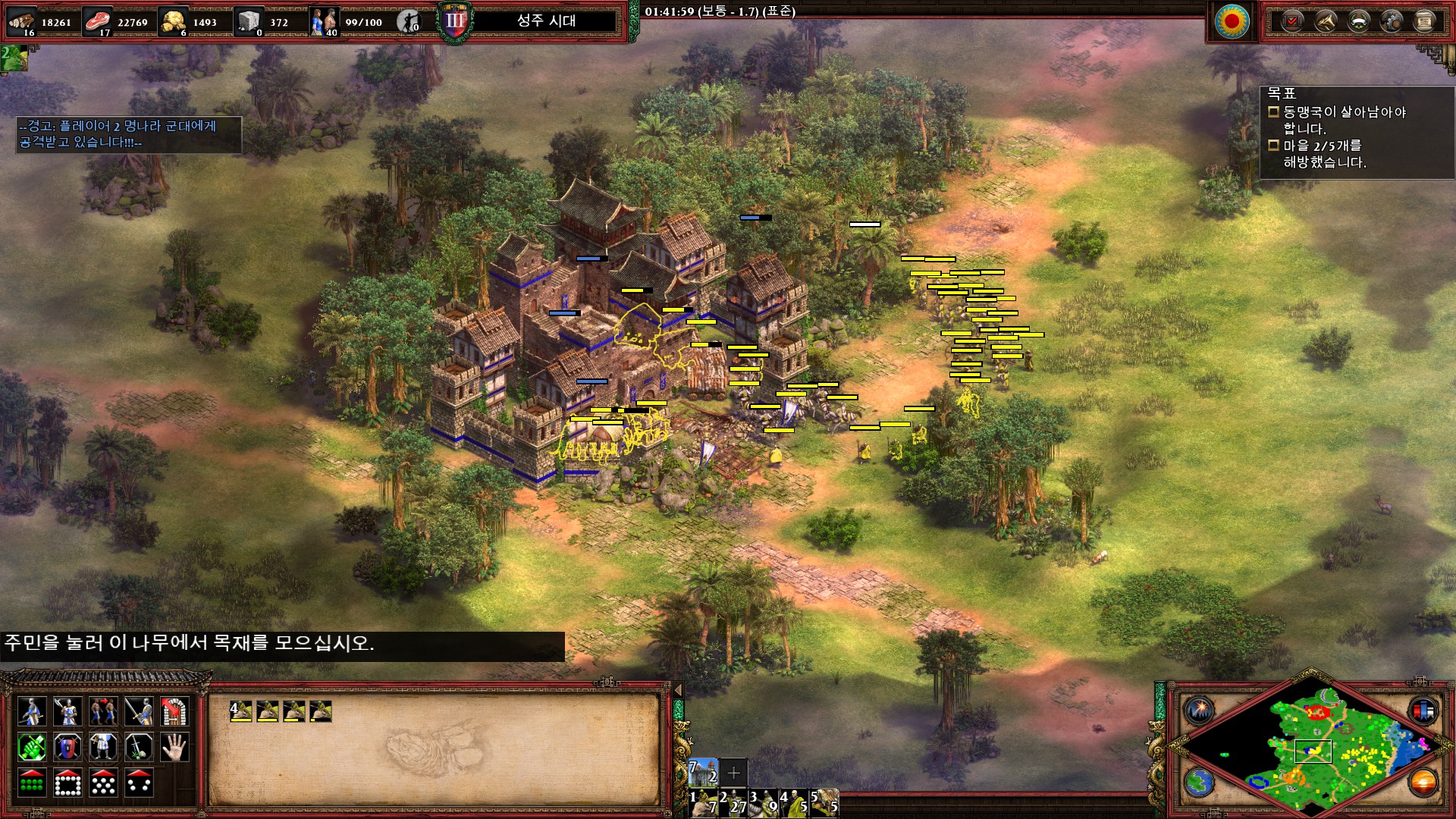Select the aggressive stance green fist button
The width and height of the screenshot is (1456, 819).
point(32,747)
